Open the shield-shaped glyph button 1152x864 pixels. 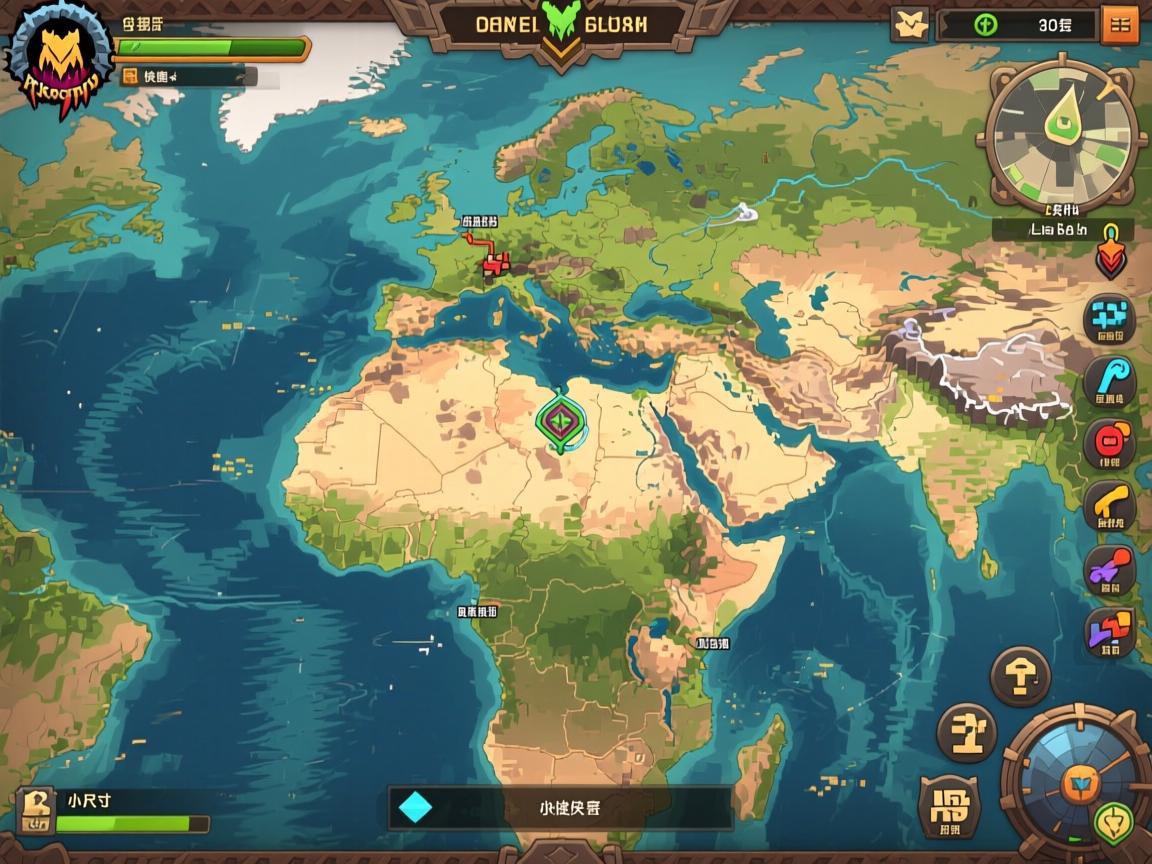tap(949, 806)
